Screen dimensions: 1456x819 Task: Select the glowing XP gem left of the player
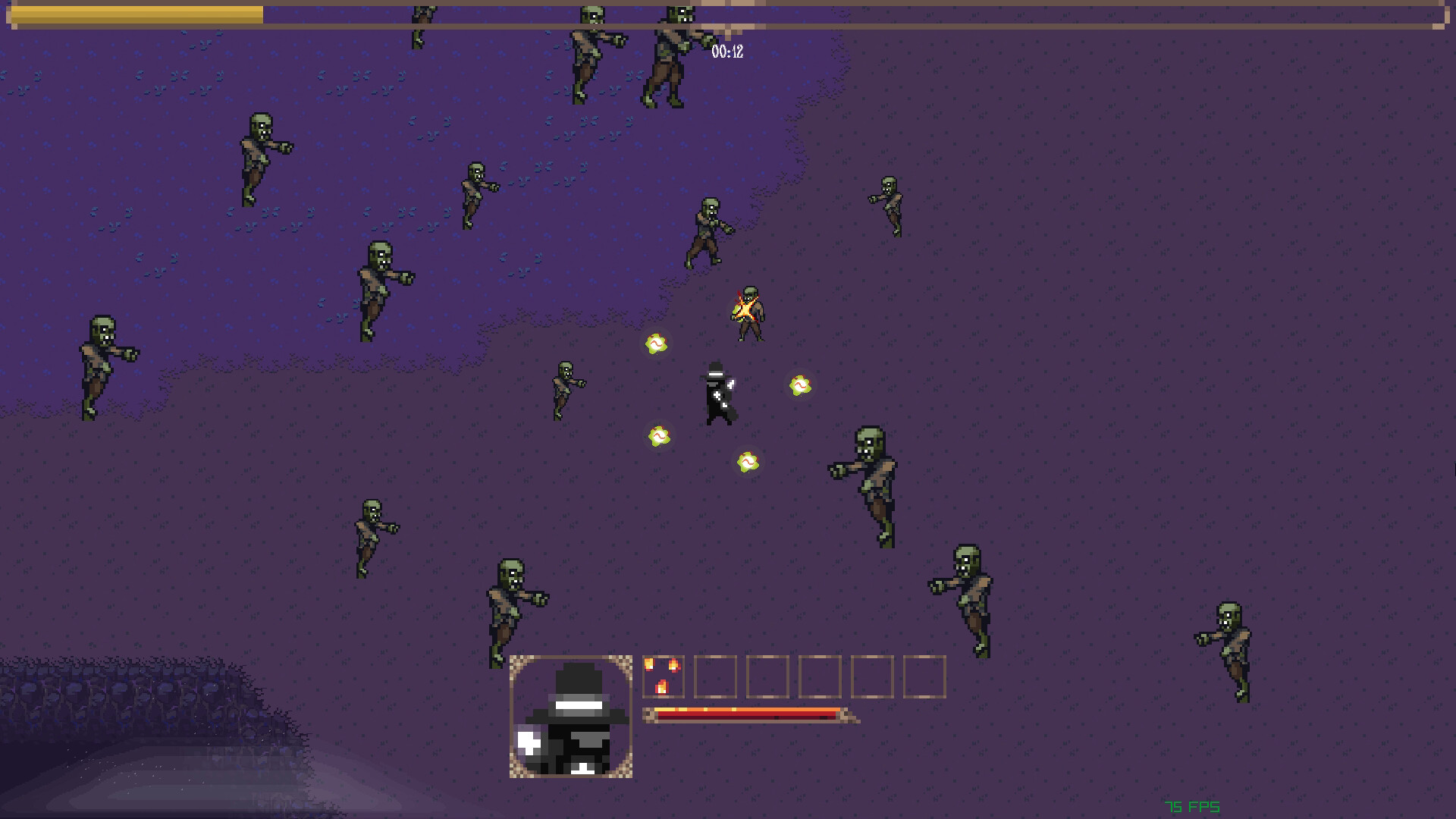pos(657,344)
